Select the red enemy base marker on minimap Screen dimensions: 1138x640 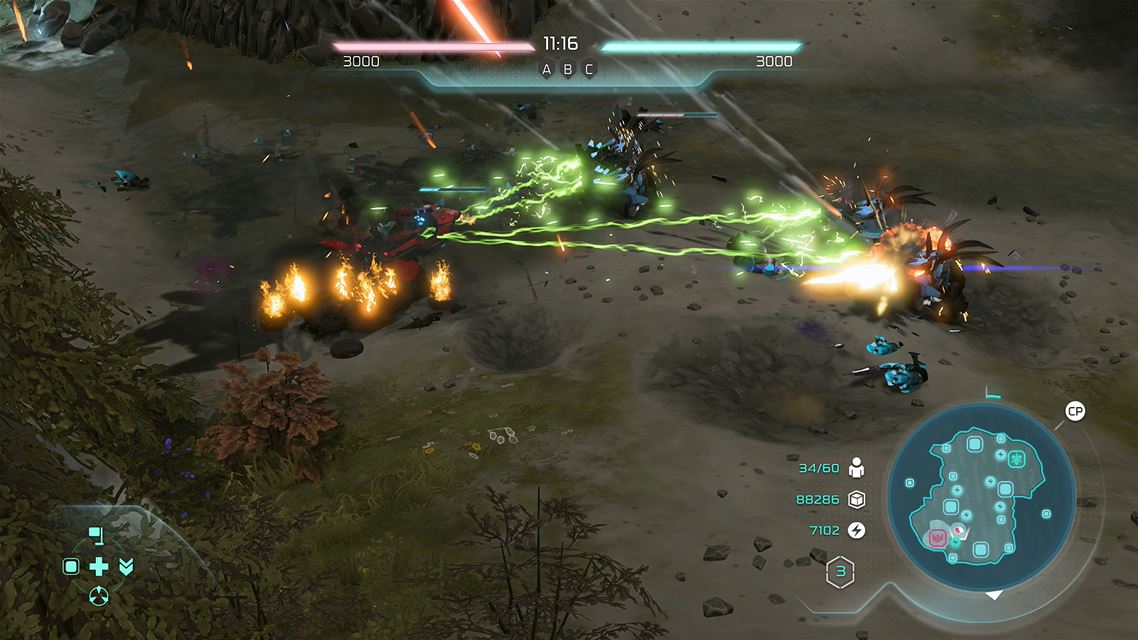pyautogui.click(x=938, y=538)
